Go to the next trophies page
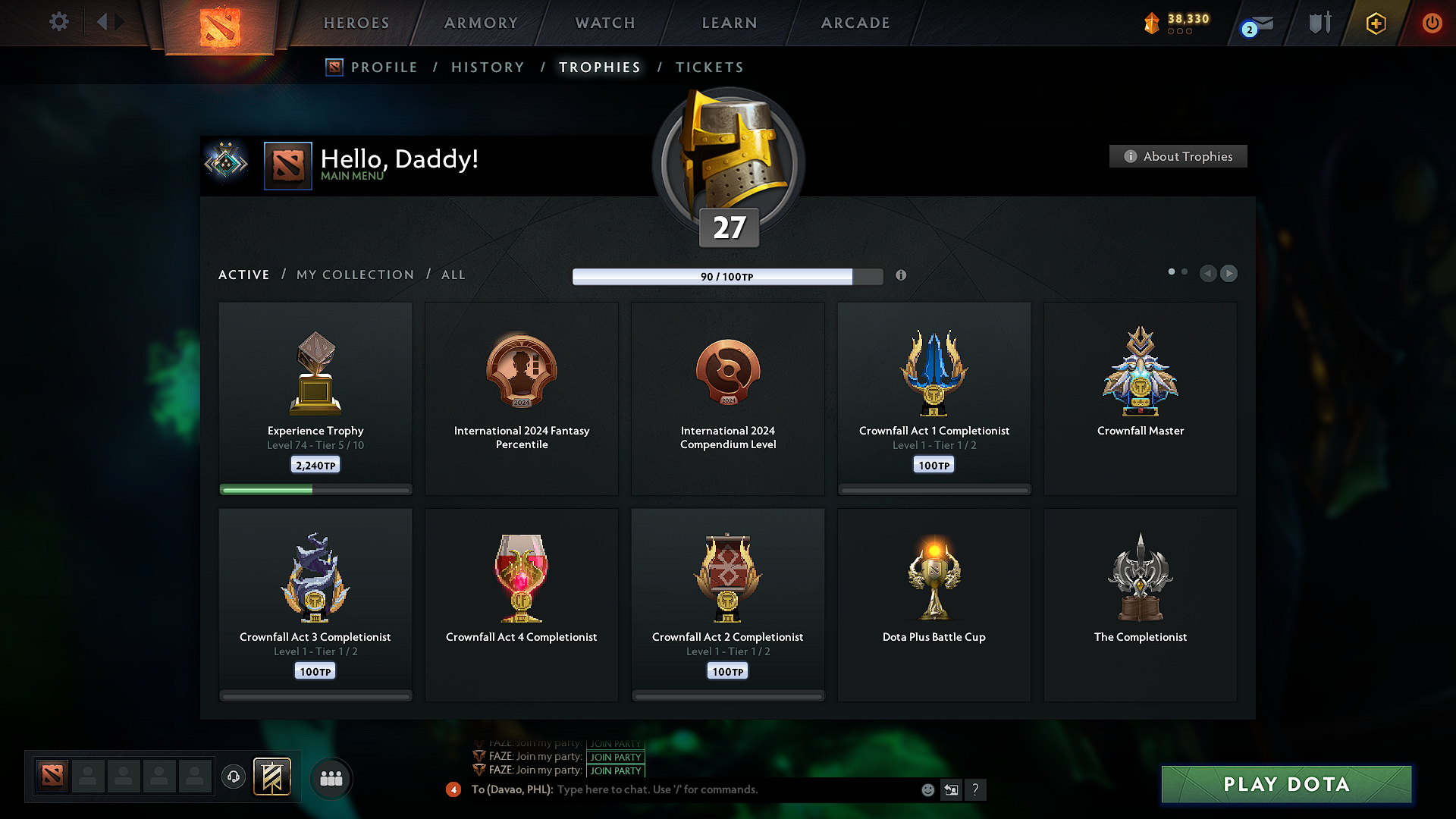 [x=1229, y=273]
